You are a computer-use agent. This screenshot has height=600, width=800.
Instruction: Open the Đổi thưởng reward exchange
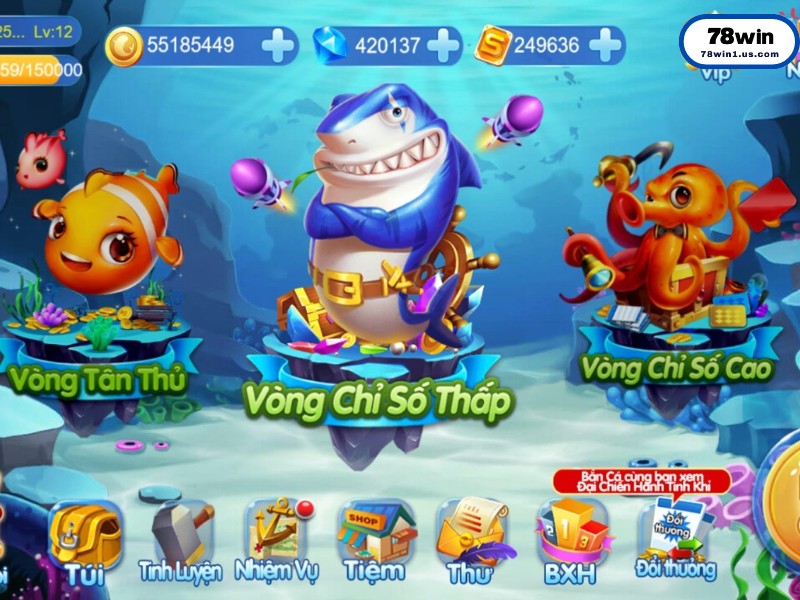click(x=676, y=540)
